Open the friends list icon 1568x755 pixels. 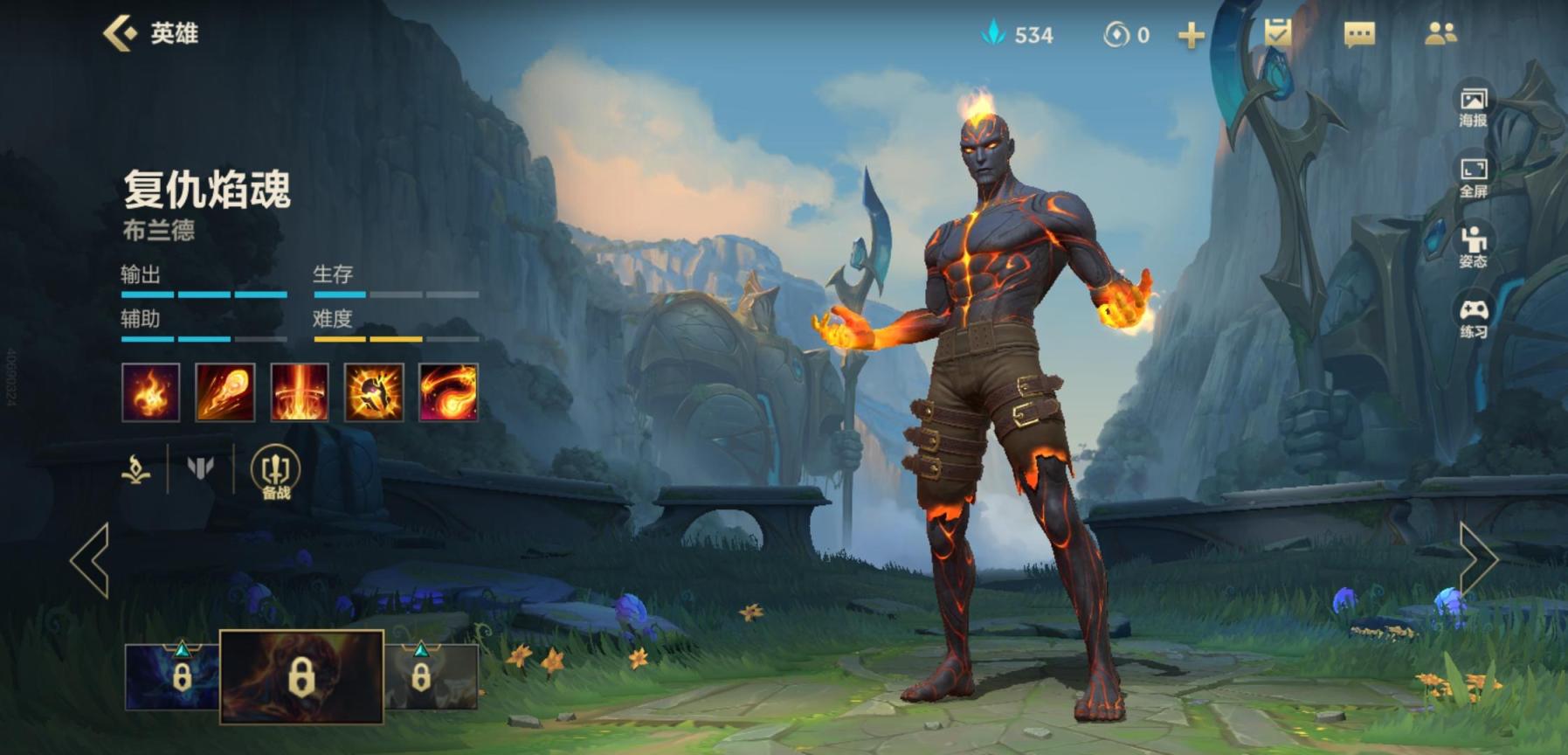pyautogui.click(x=1440, y=33)
